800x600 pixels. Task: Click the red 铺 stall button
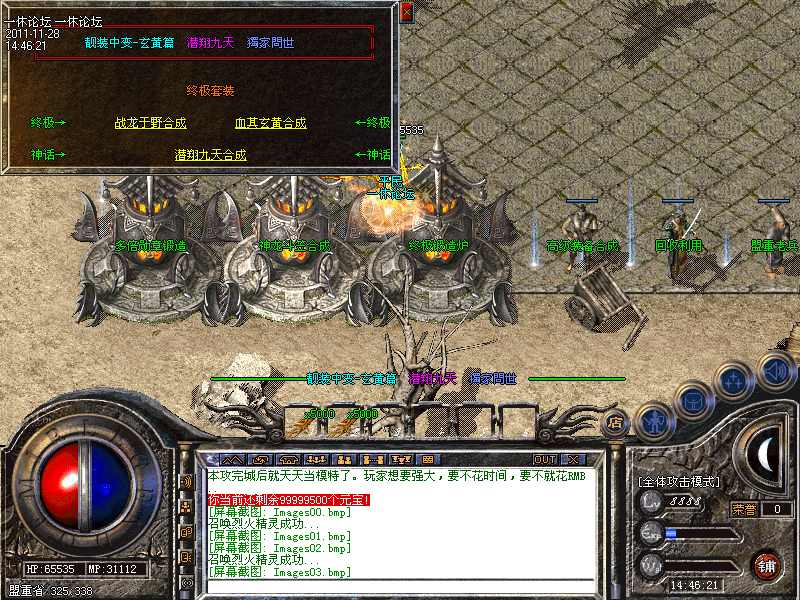tap(767, 565)
